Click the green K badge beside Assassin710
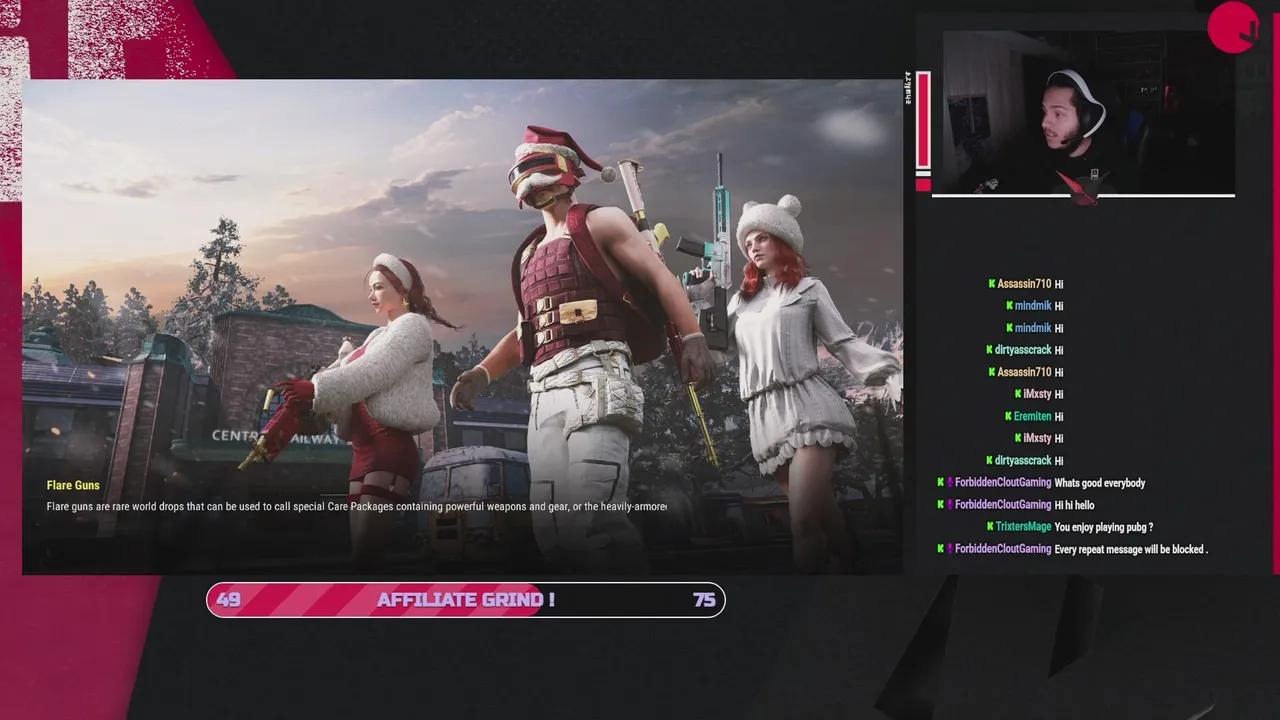 tap(990, 284)
